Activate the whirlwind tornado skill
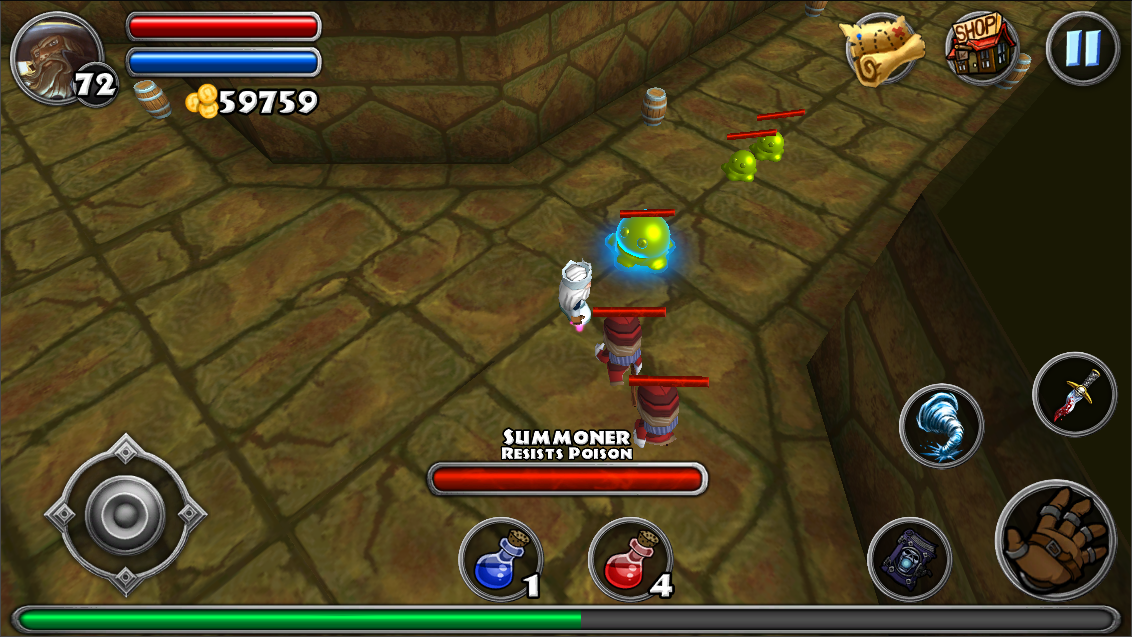This screenshot has width=1132, height=637. click(941, 426)
